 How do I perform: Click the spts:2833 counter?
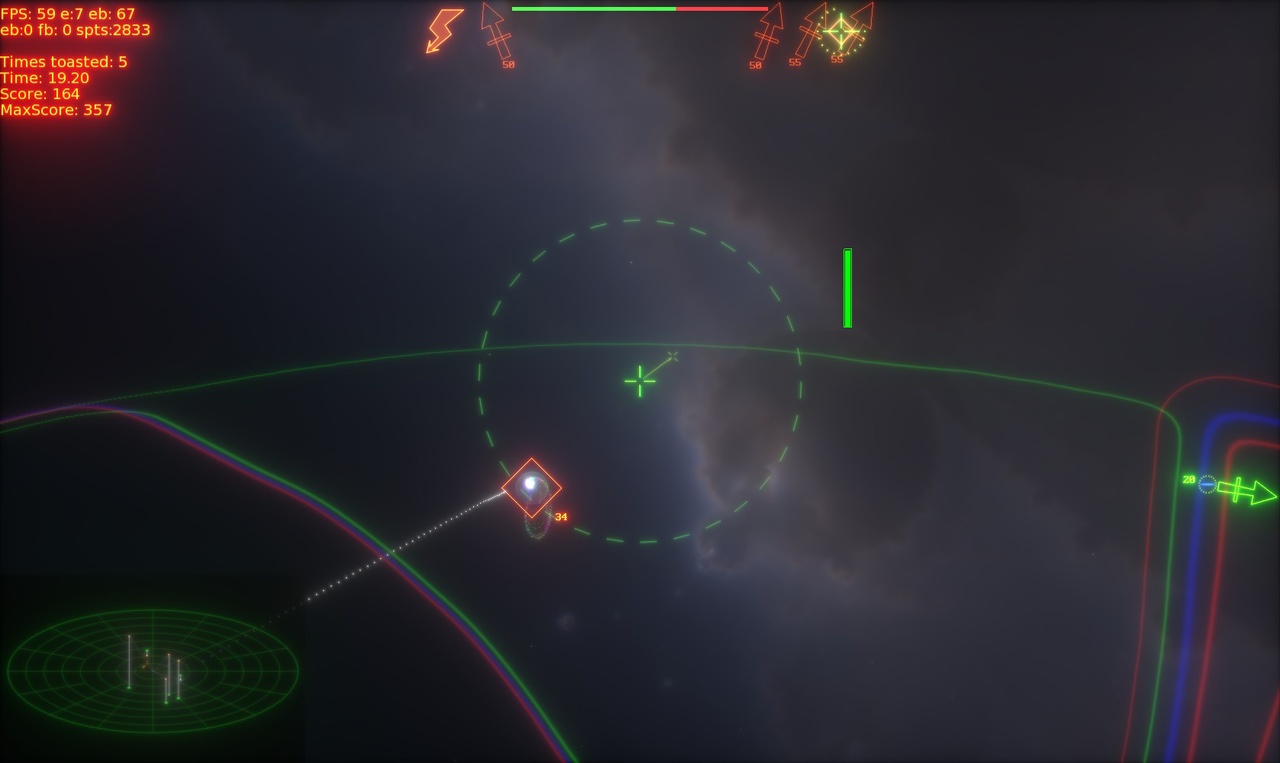tap(113, 29)
